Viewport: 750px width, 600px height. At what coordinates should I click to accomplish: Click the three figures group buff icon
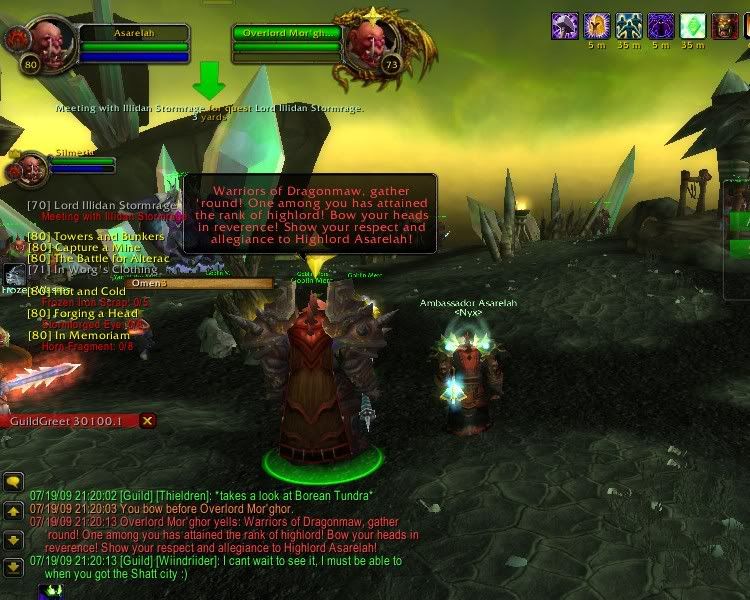tap(629, 26)
